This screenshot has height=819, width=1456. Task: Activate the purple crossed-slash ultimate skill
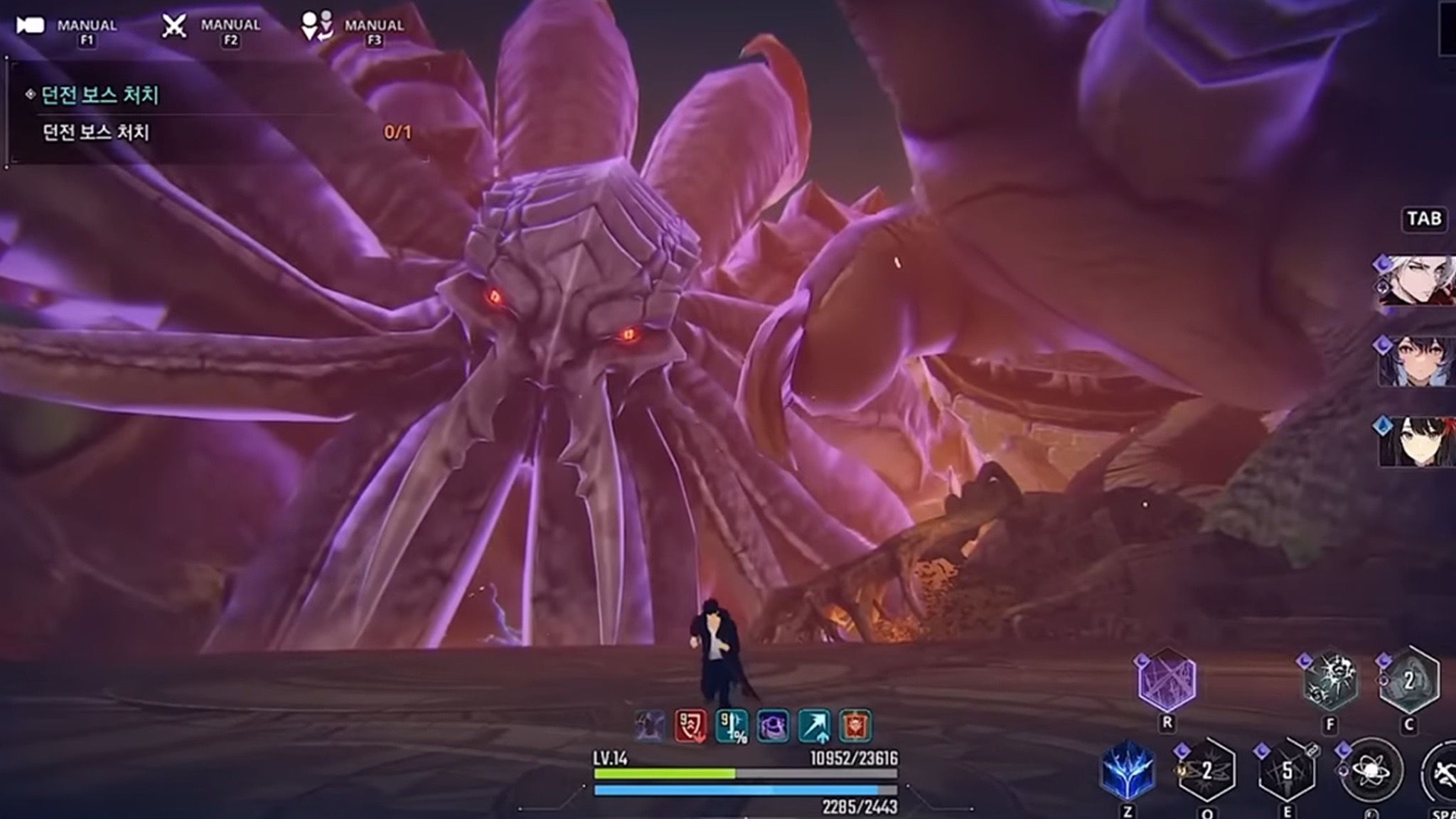click(x=1167, y=681)
